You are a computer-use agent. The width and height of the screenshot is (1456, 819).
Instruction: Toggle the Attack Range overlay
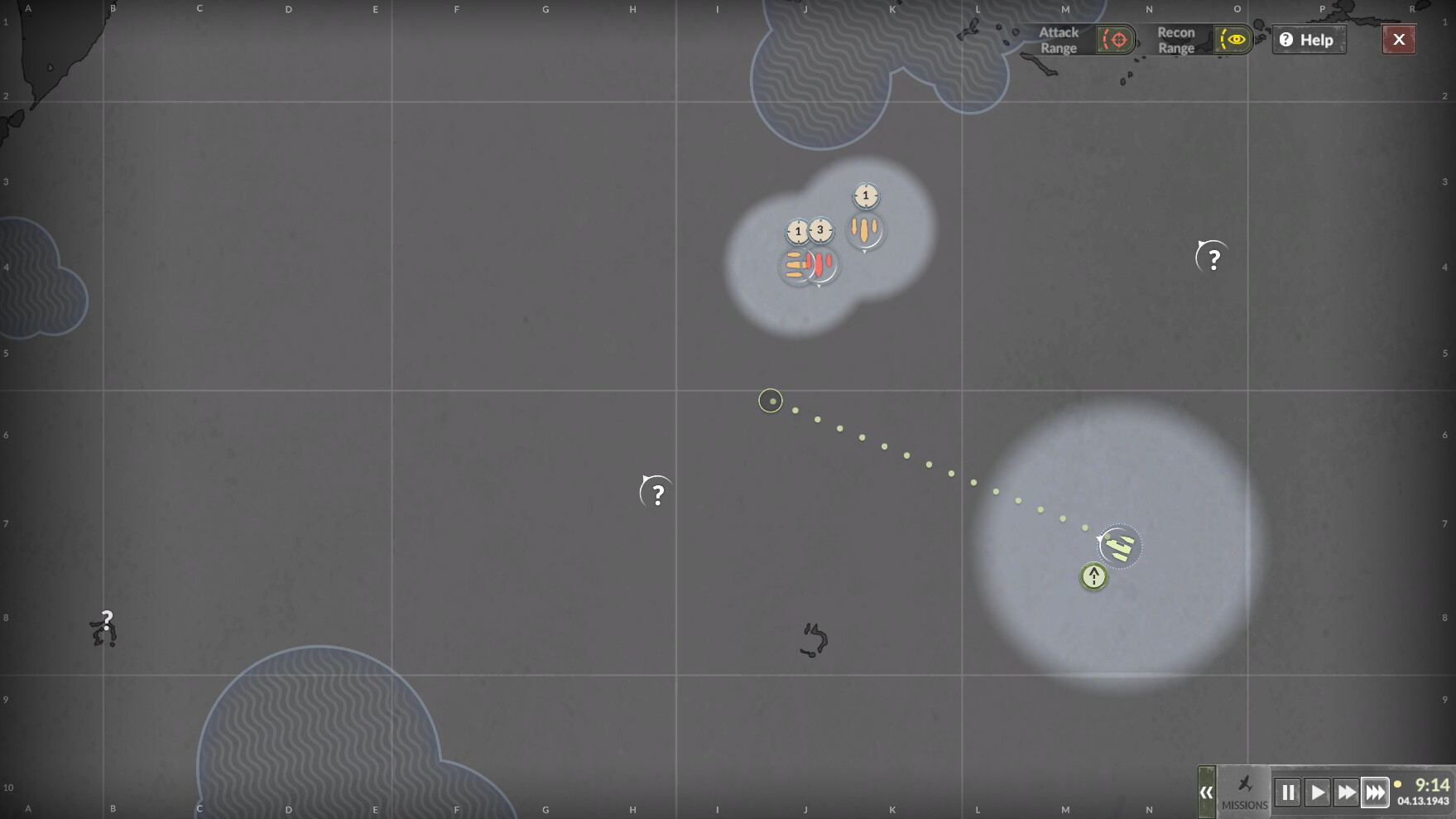(1115, 39)
